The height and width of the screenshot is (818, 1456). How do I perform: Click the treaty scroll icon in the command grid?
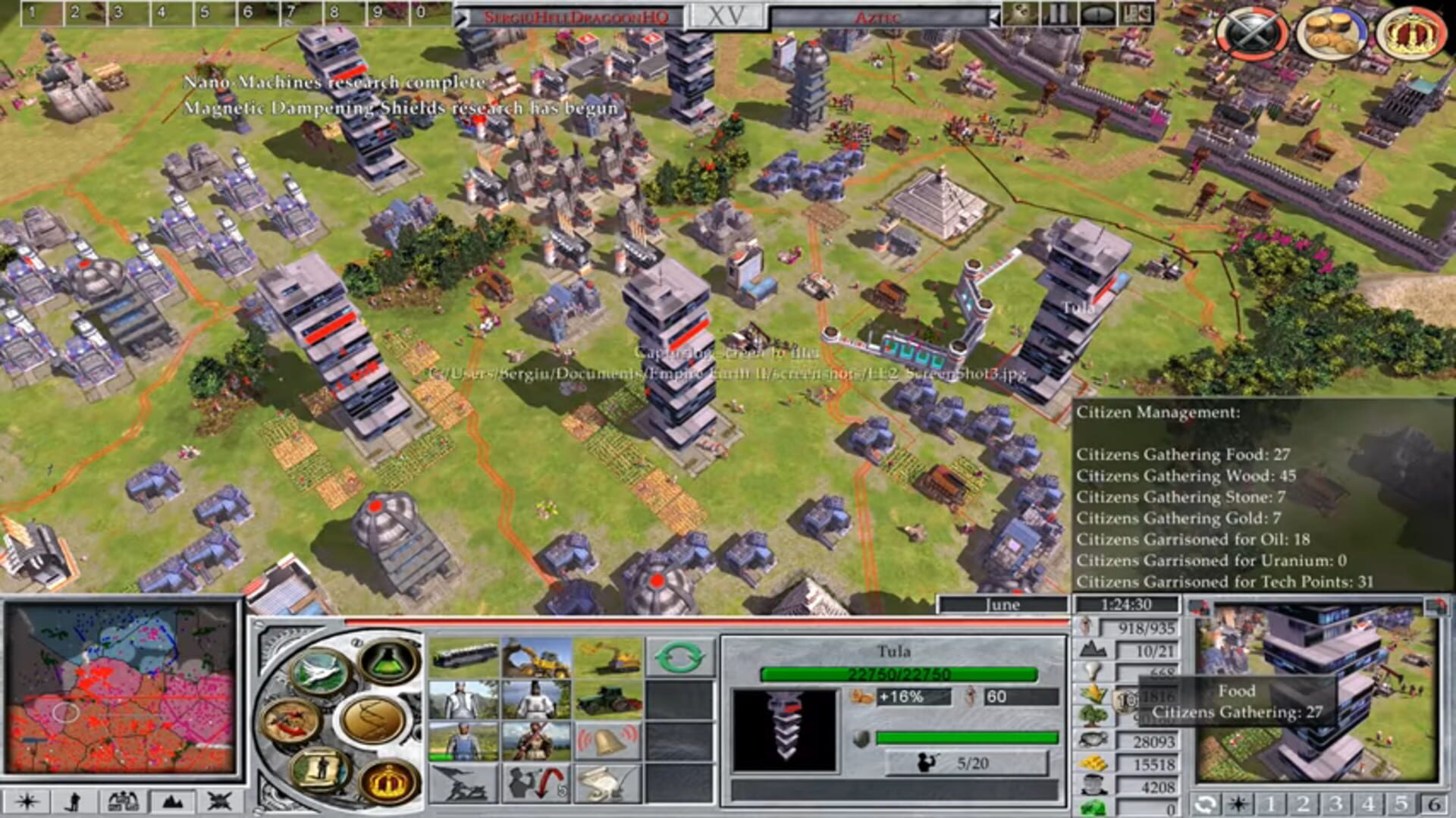pyautogui.click(x=604, y=783)
